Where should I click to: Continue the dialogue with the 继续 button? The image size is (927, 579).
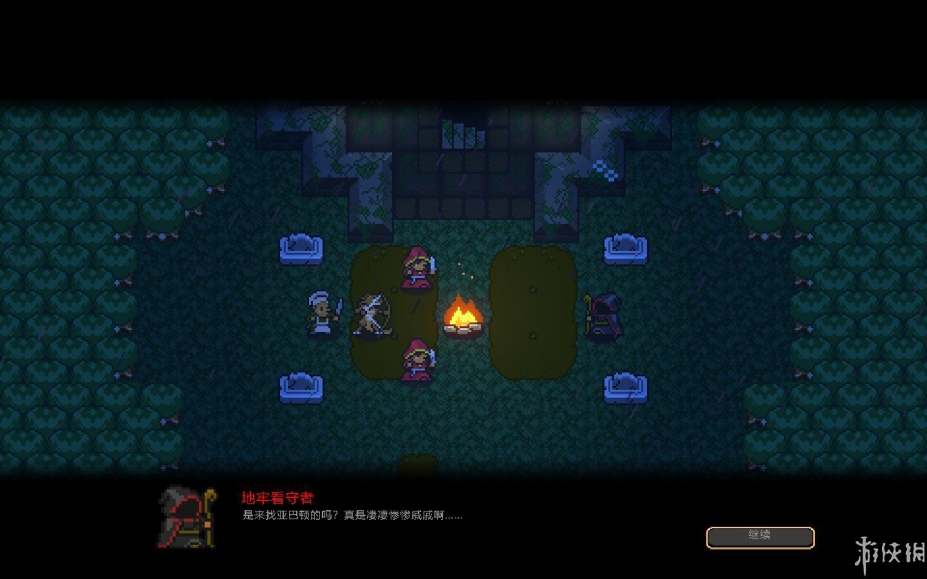pos(760,537)
